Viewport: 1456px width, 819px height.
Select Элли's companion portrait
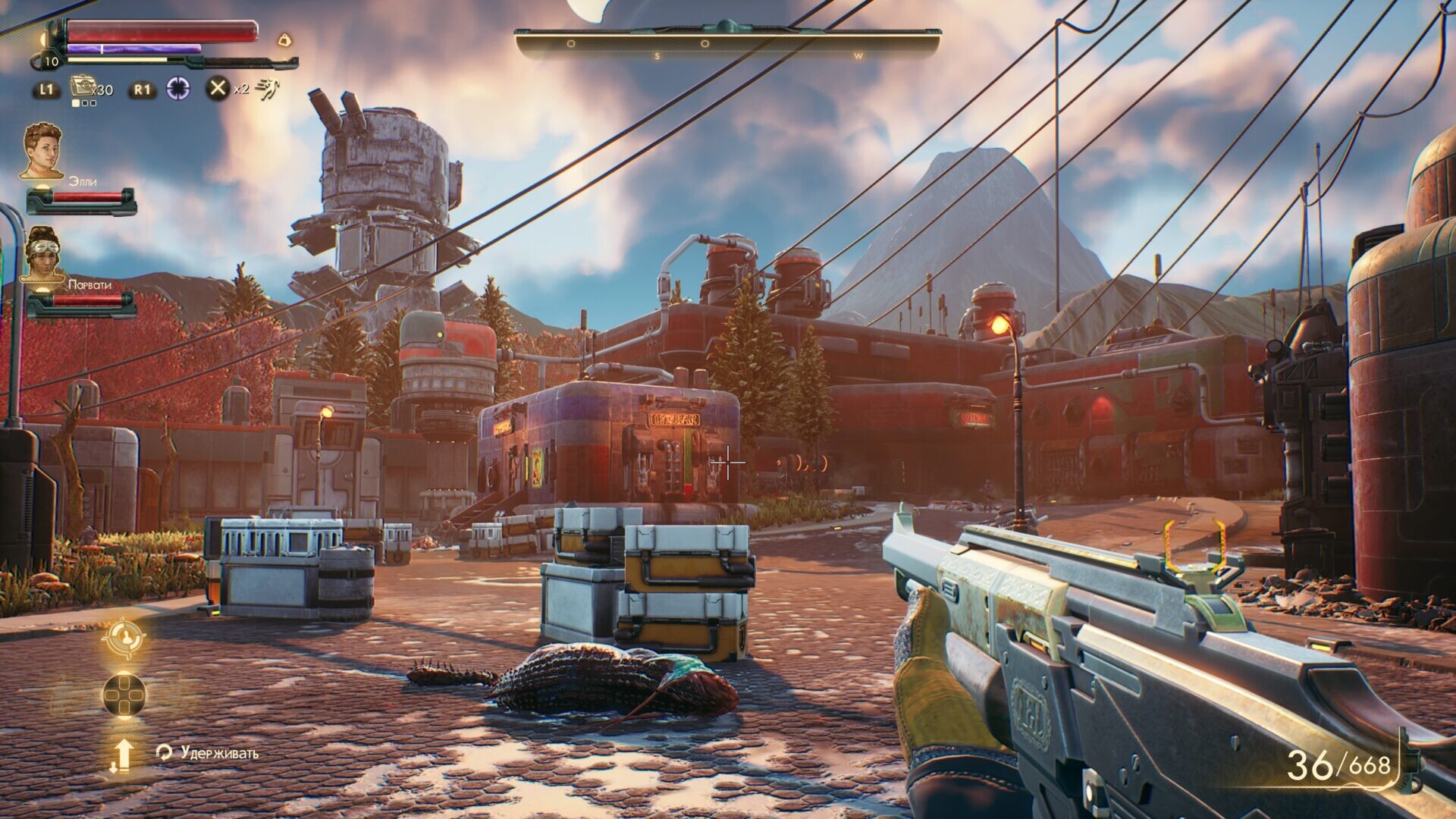click(41, 152)
